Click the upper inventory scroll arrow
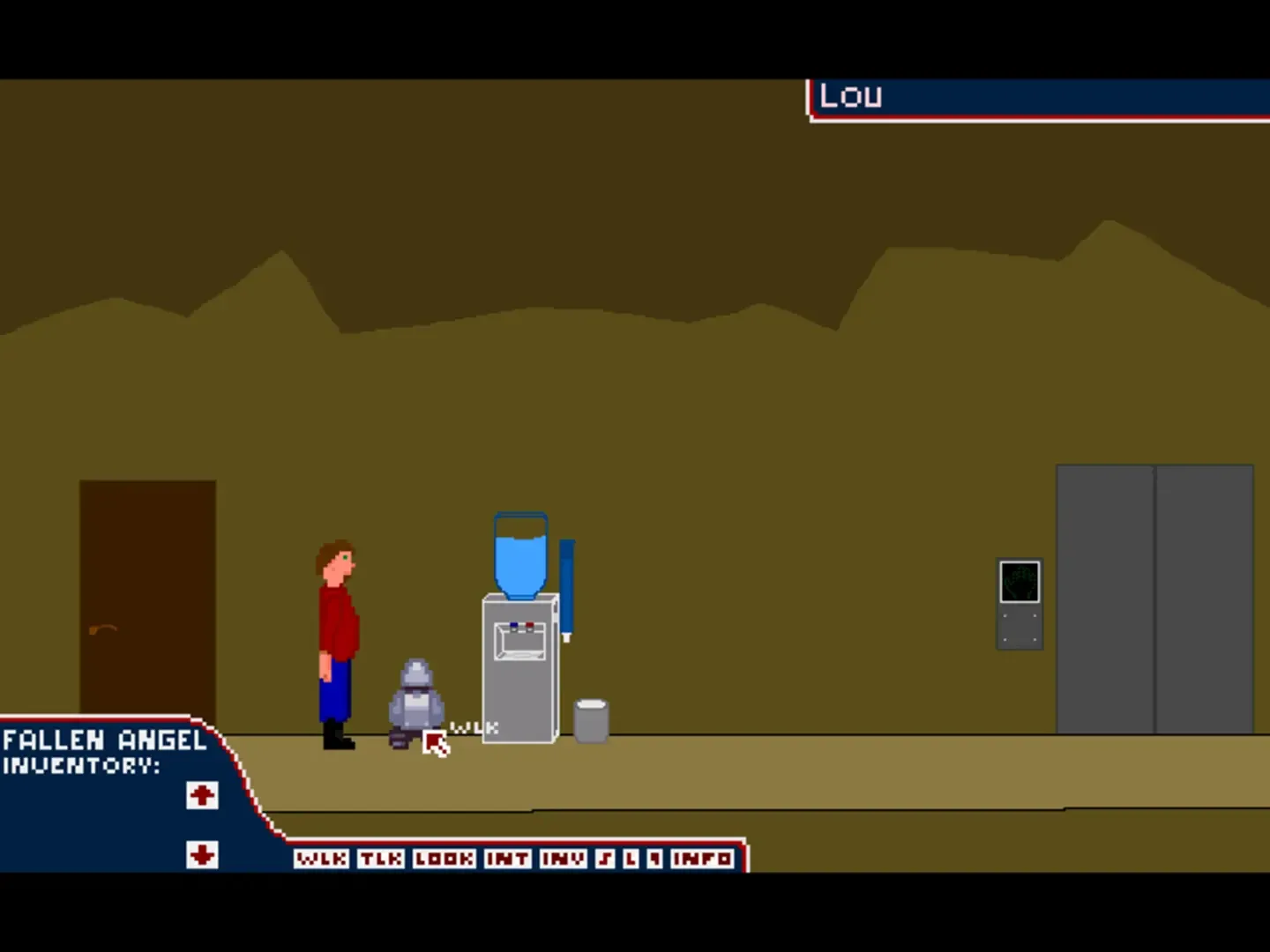Image resolution: width=1270 pixels, height=952 pixels. pos(202,795)
